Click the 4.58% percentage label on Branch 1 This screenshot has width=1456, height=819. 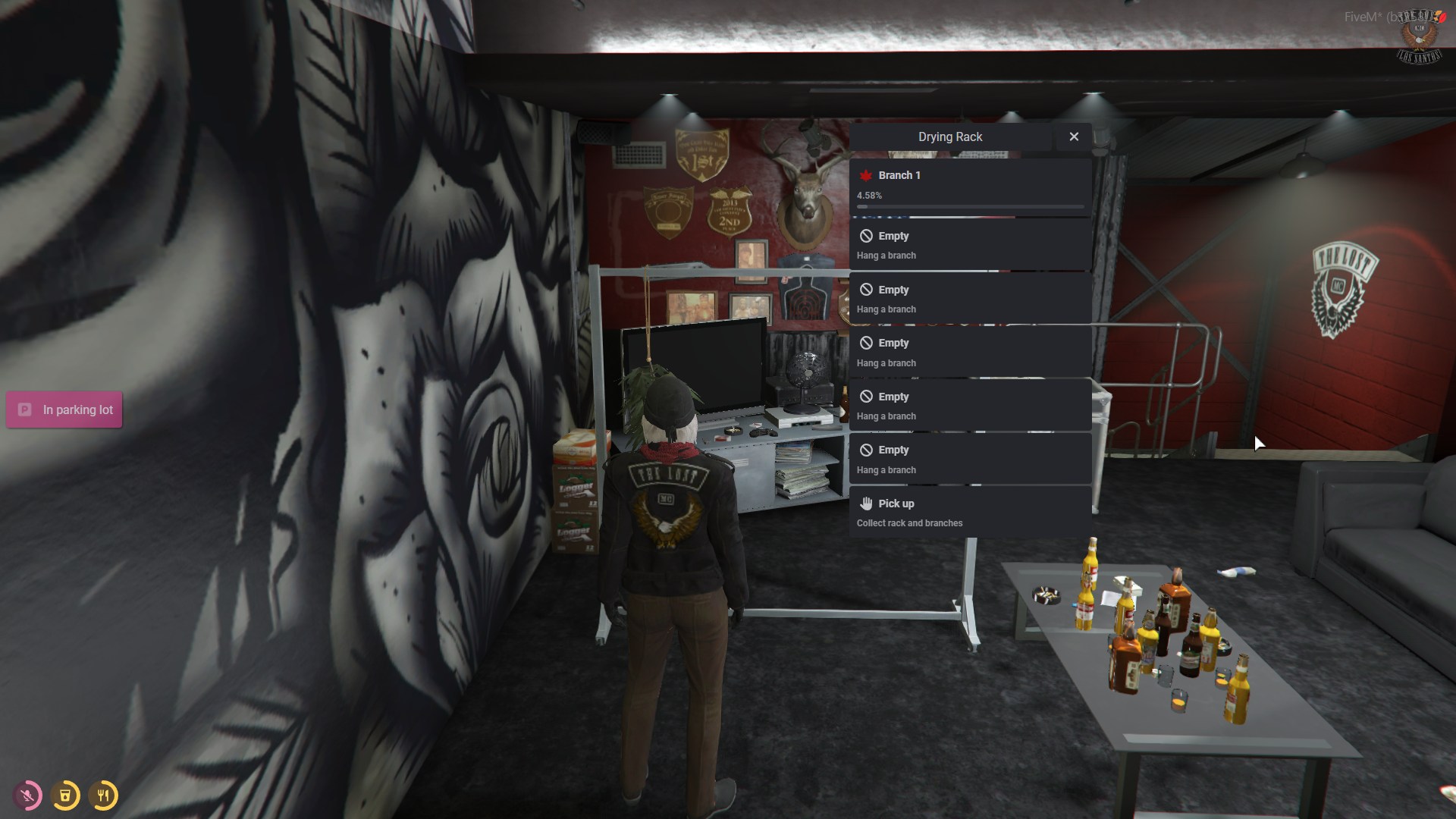pos(868,195)
